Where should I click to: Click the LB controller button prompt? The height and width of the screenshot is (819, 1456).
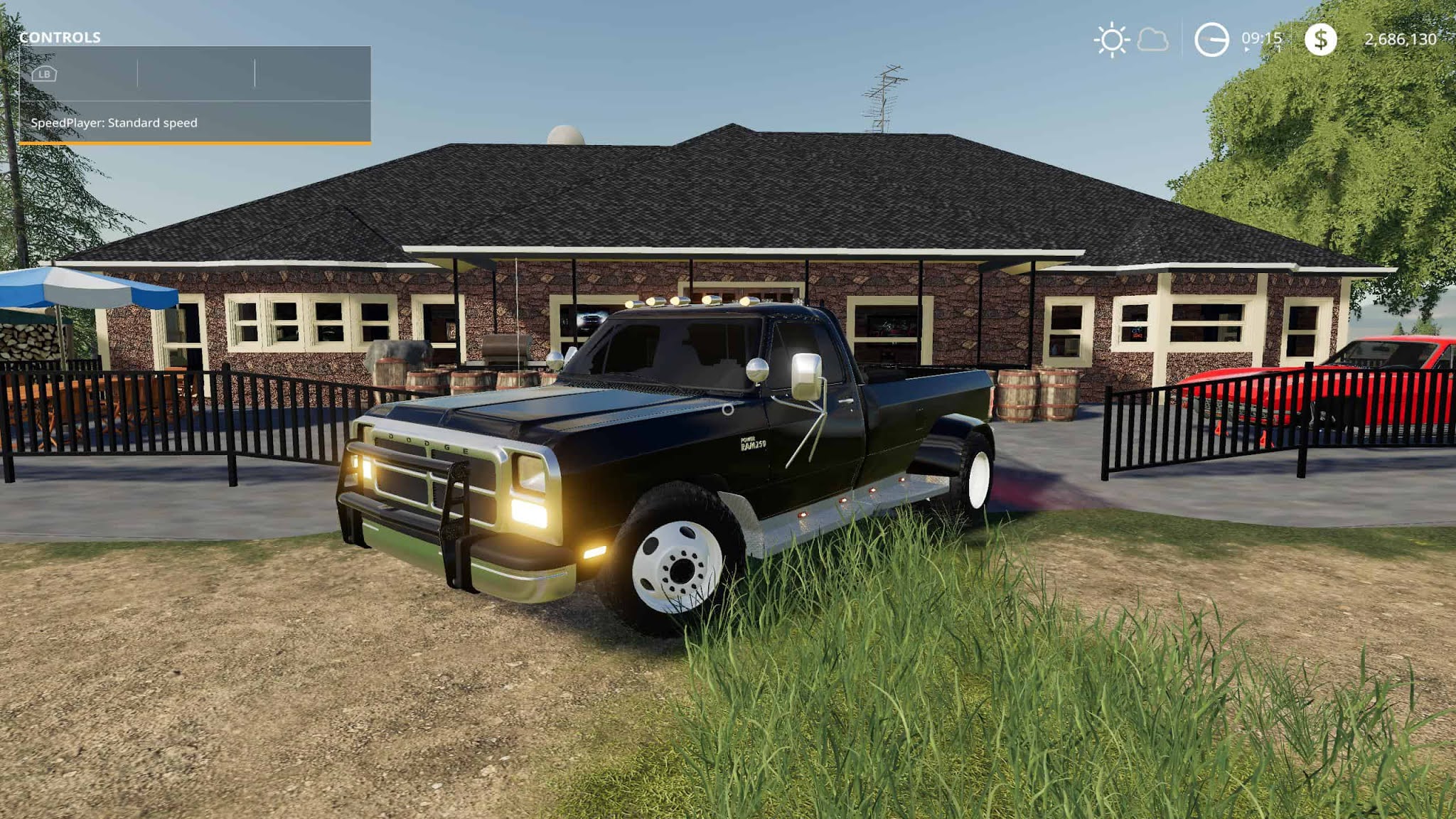click(45, 74)
